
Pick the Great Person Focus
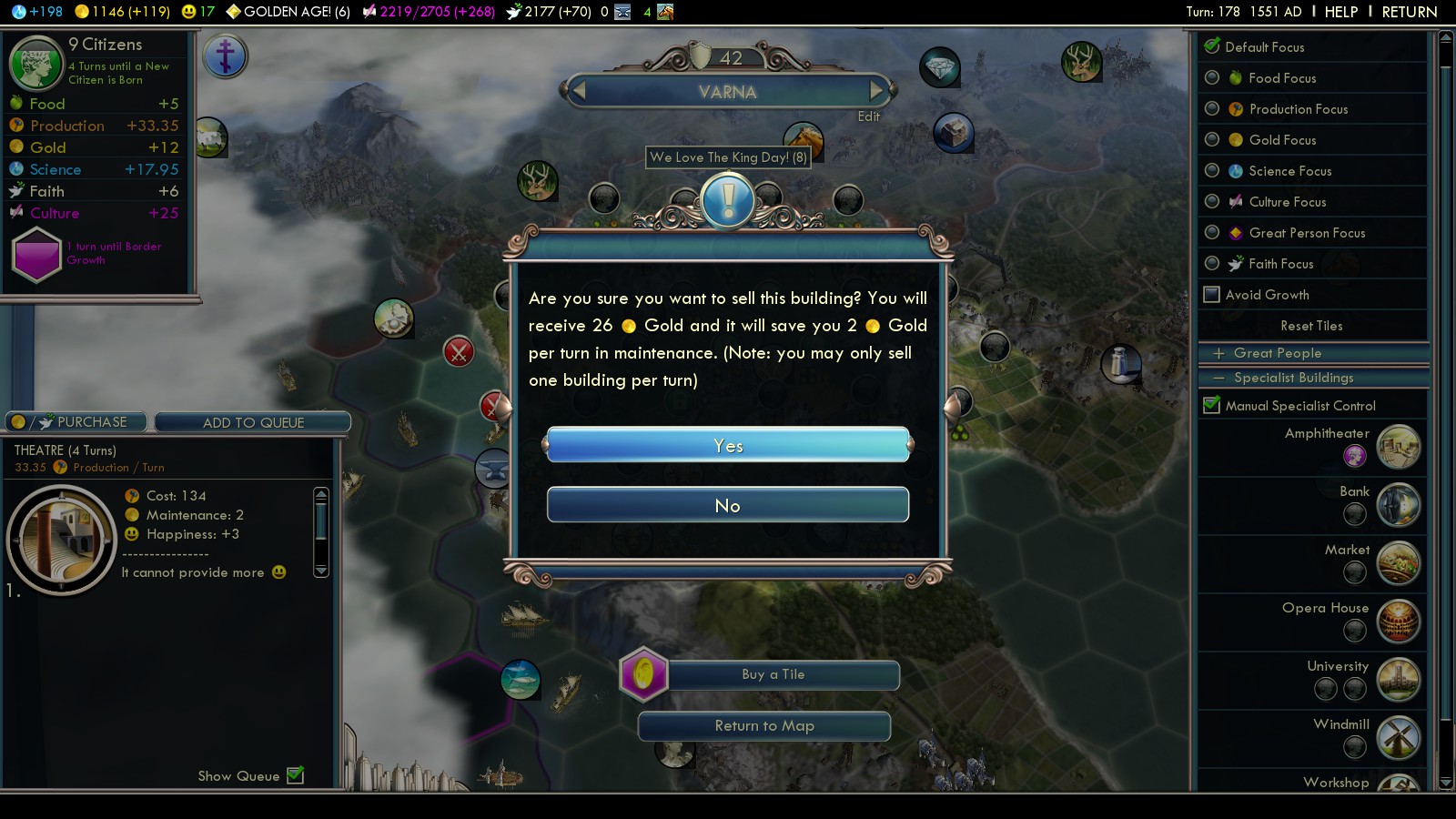point(1212,233)
